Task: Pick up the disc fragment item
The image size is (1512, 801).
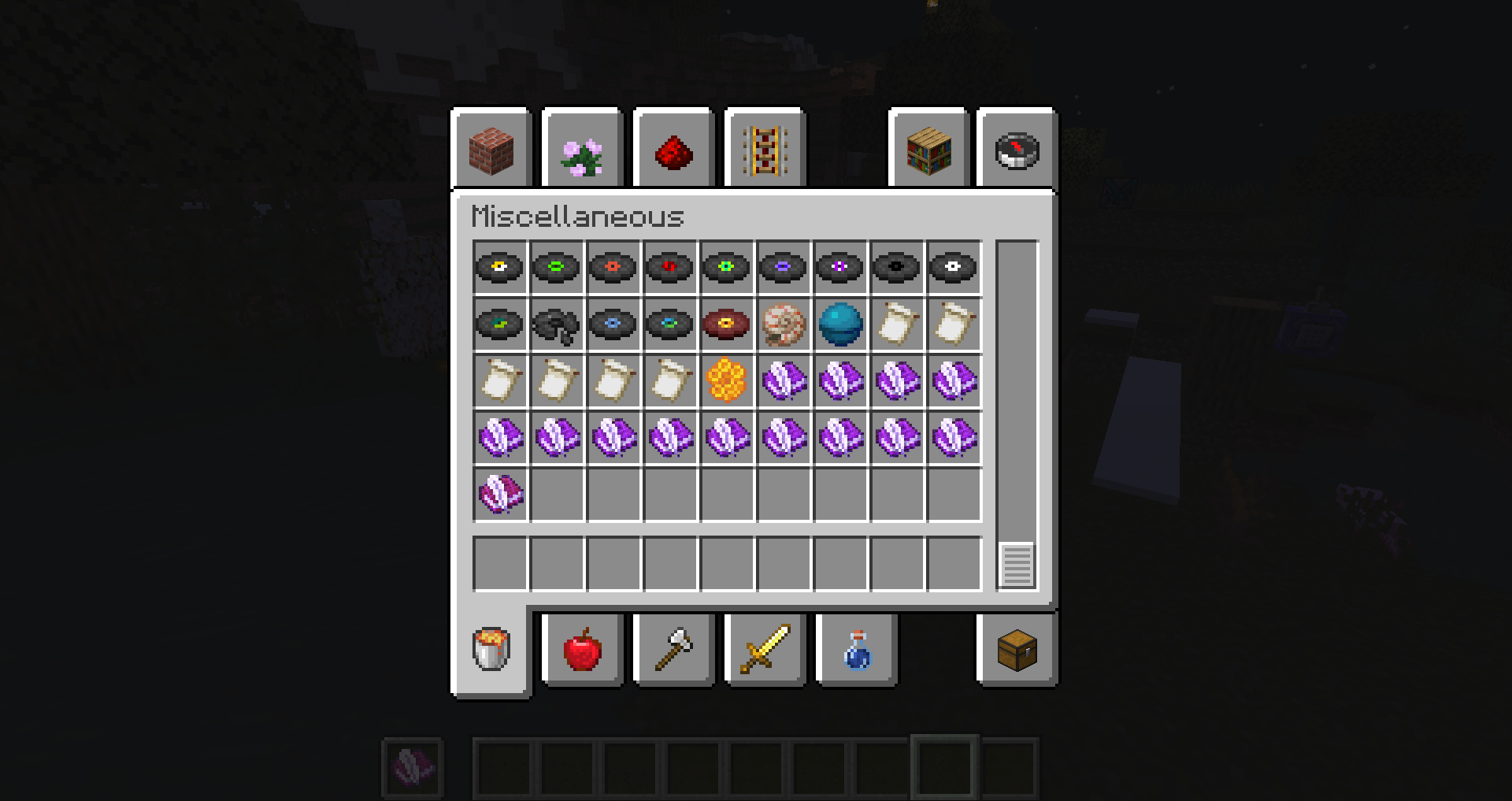Action: [x=557, y=324]
